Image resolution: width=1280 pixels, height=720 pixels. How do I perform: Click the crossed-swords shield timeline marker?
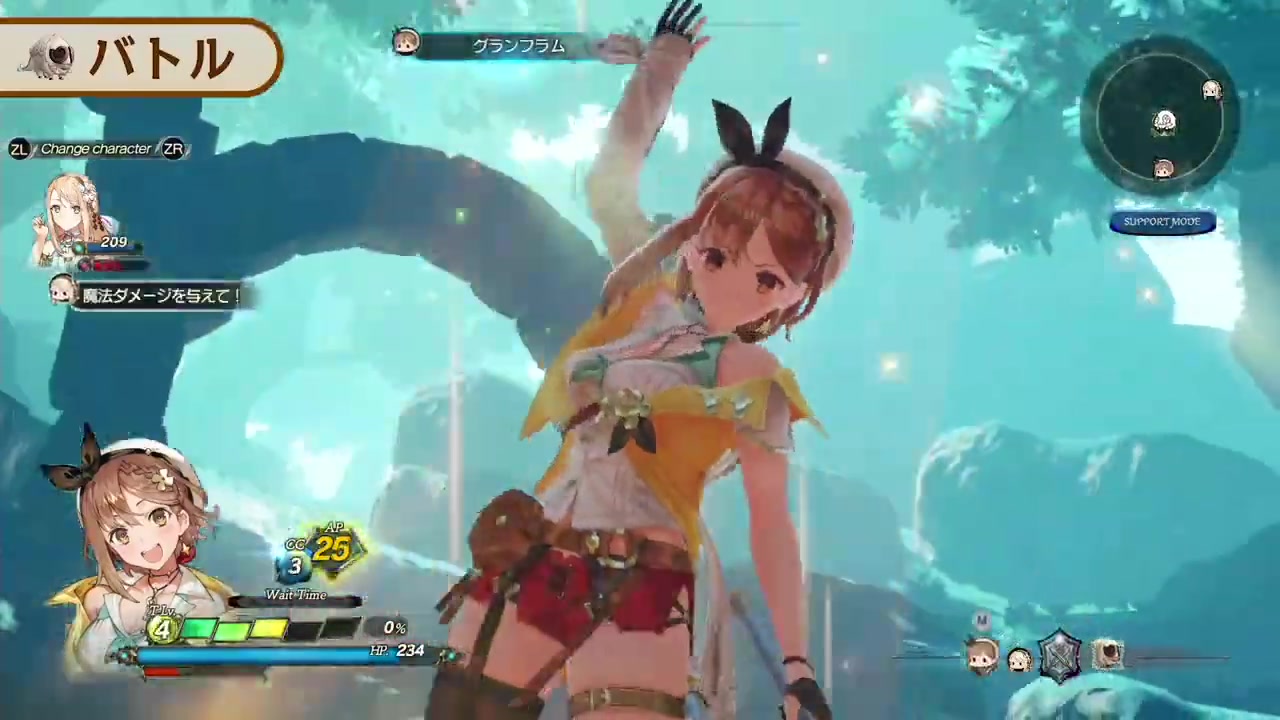pyautogui.click(x=1061, y=655)
